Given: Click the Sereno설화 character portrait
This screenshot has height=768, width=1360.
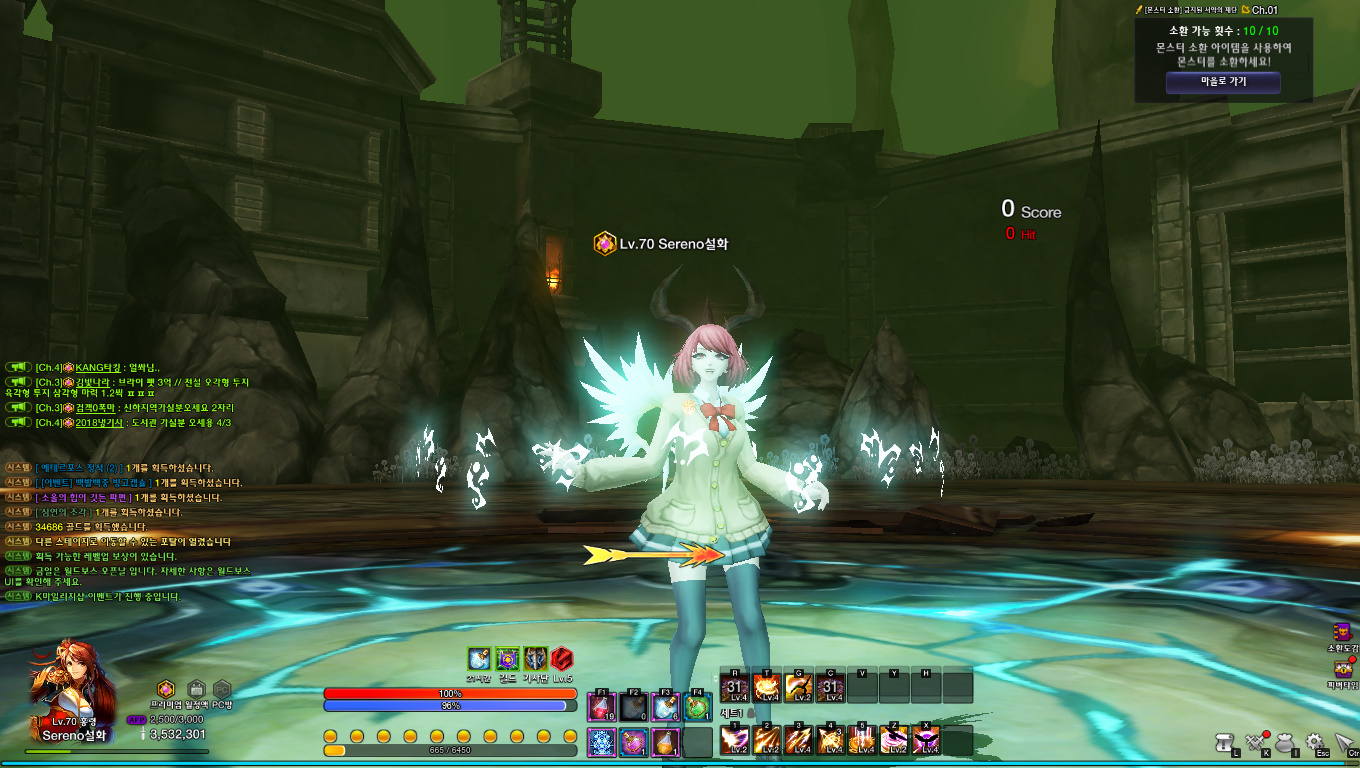Looking at the screenshot, I should tap(70, 680).
